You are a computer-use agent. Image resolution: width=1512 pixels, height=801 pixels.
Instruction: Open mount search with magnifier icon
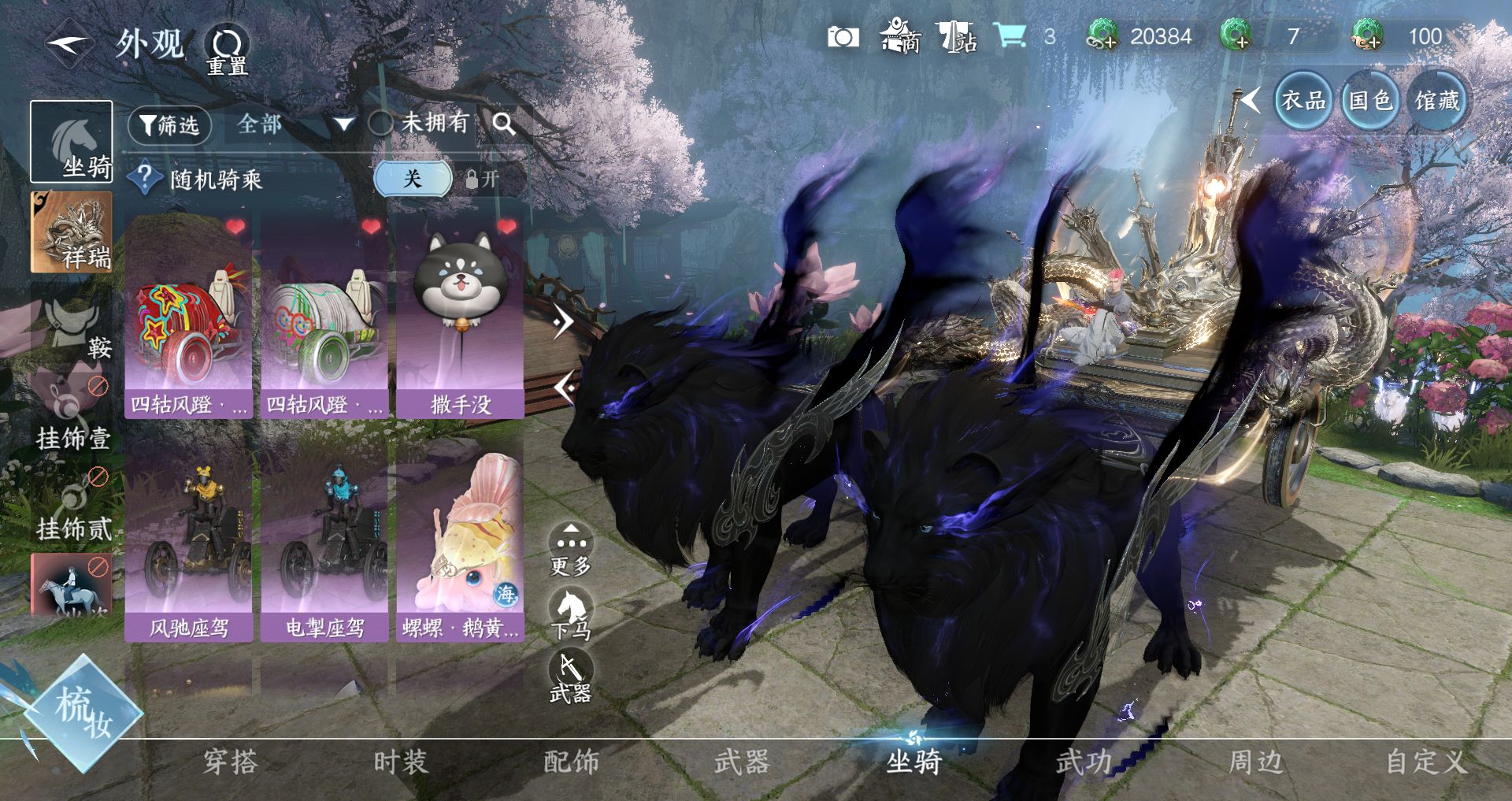click(x=504, y=124)
